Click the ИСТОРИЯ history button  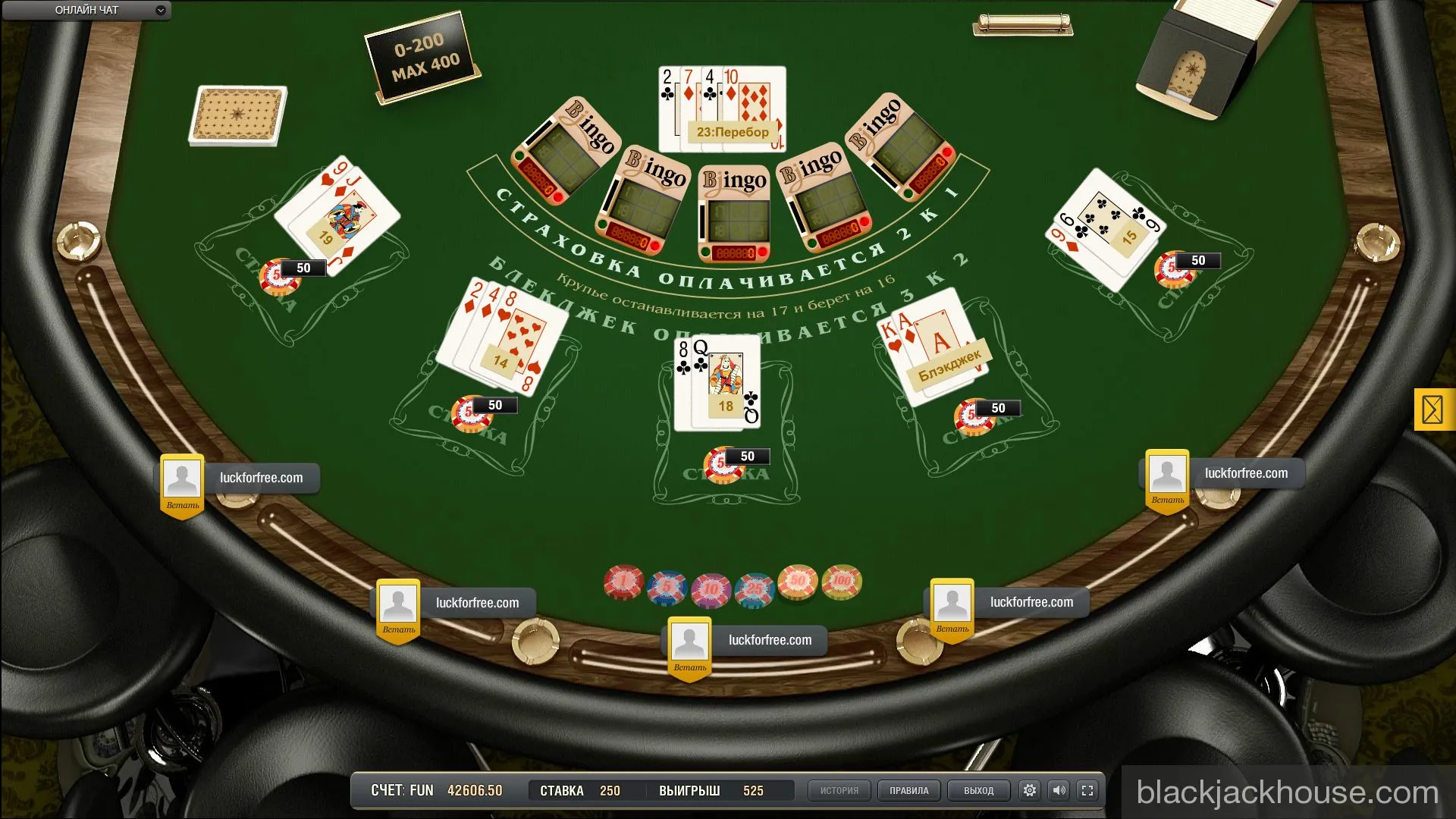pyautogui.click(x=839, y=790)
